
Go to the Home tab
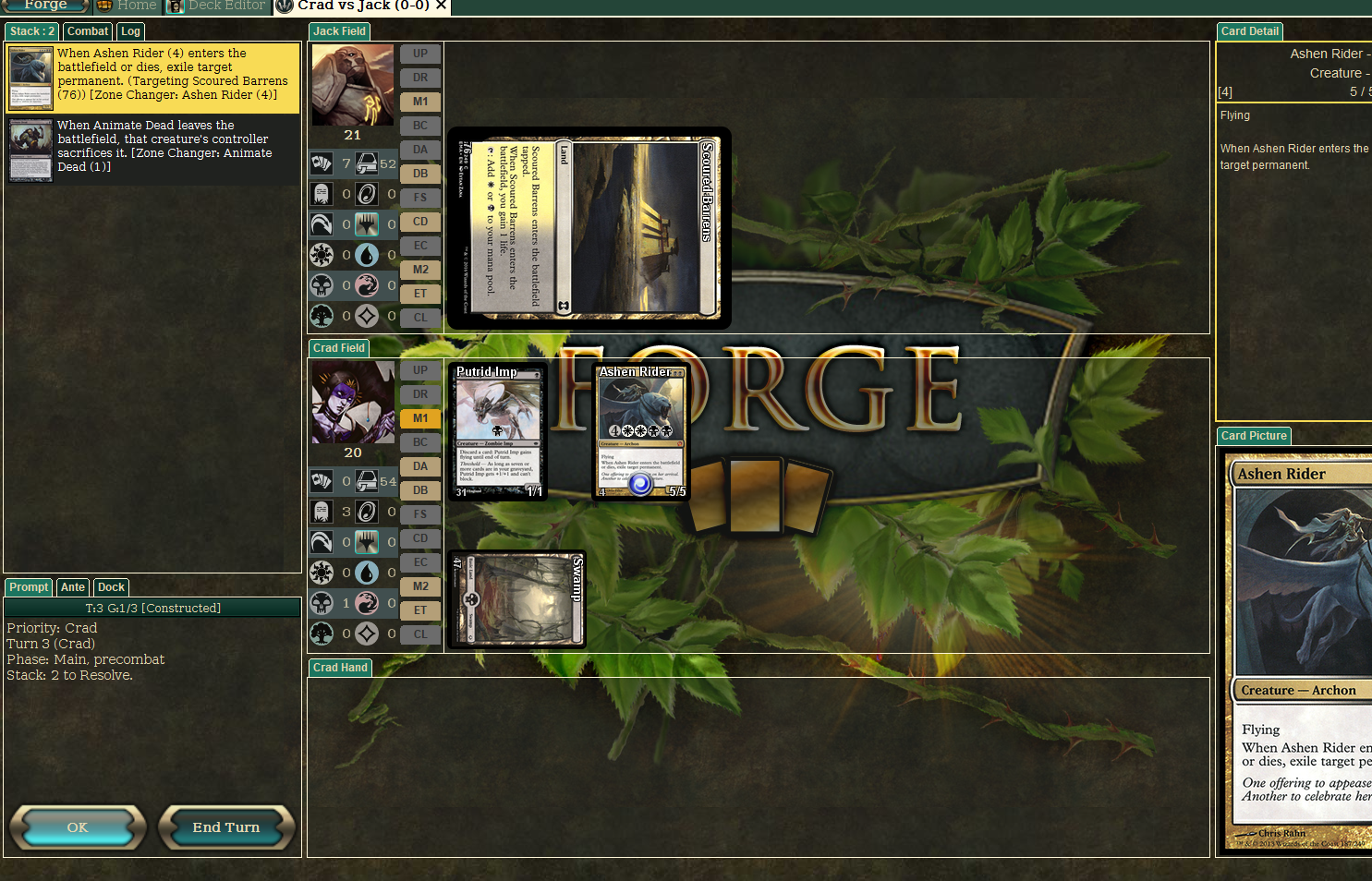(127, 6)
